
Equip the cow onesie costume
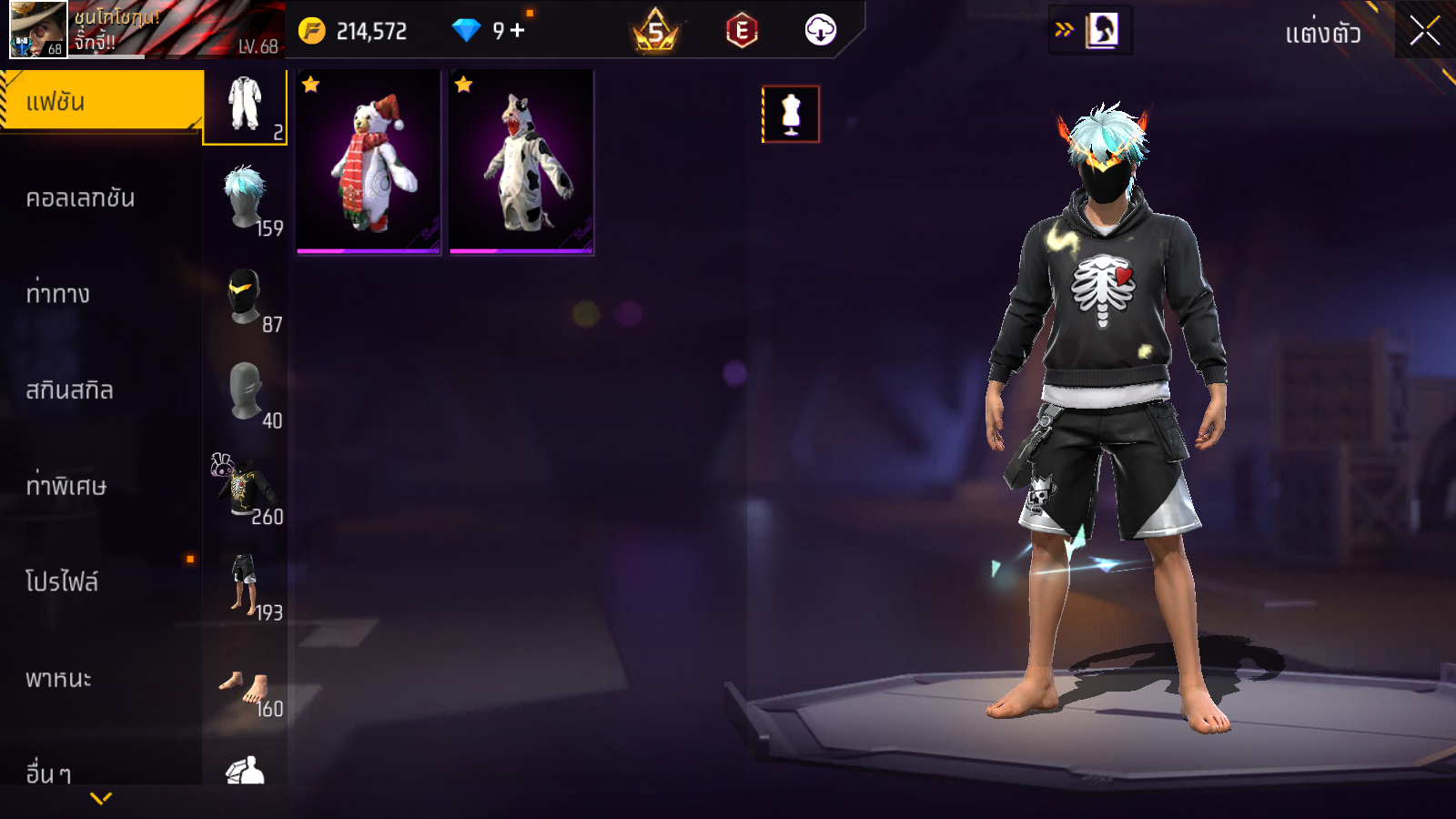(521, 162)
